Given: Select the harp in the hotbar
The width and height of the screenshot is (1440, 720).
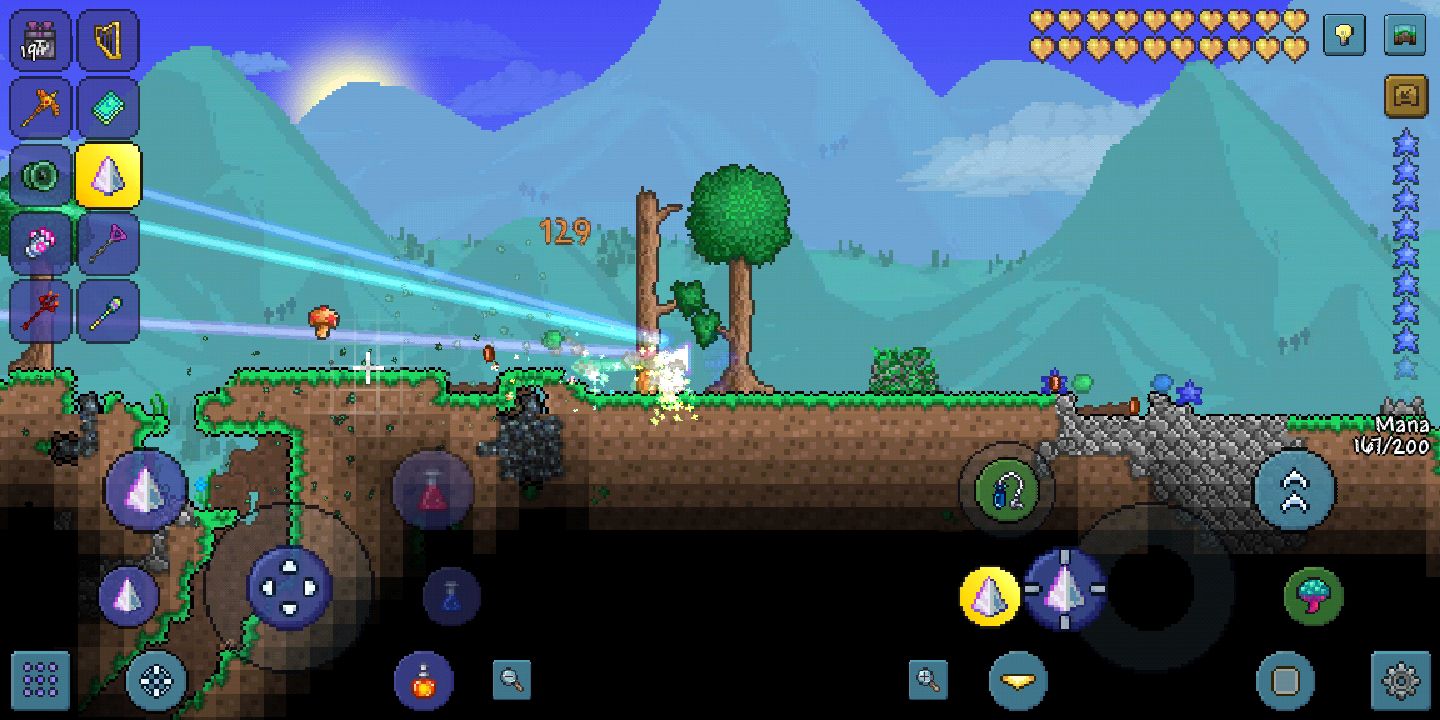Looking at the screenshot, I should 108,40.
